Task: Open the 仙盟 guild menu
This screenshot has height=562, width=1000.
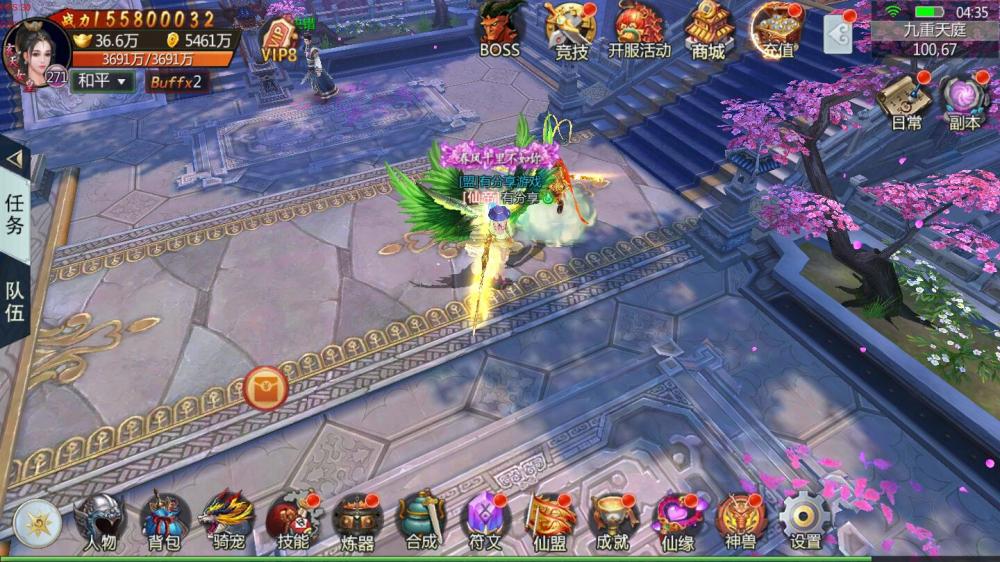Action: pyautogui.click(x=549, y=520)
